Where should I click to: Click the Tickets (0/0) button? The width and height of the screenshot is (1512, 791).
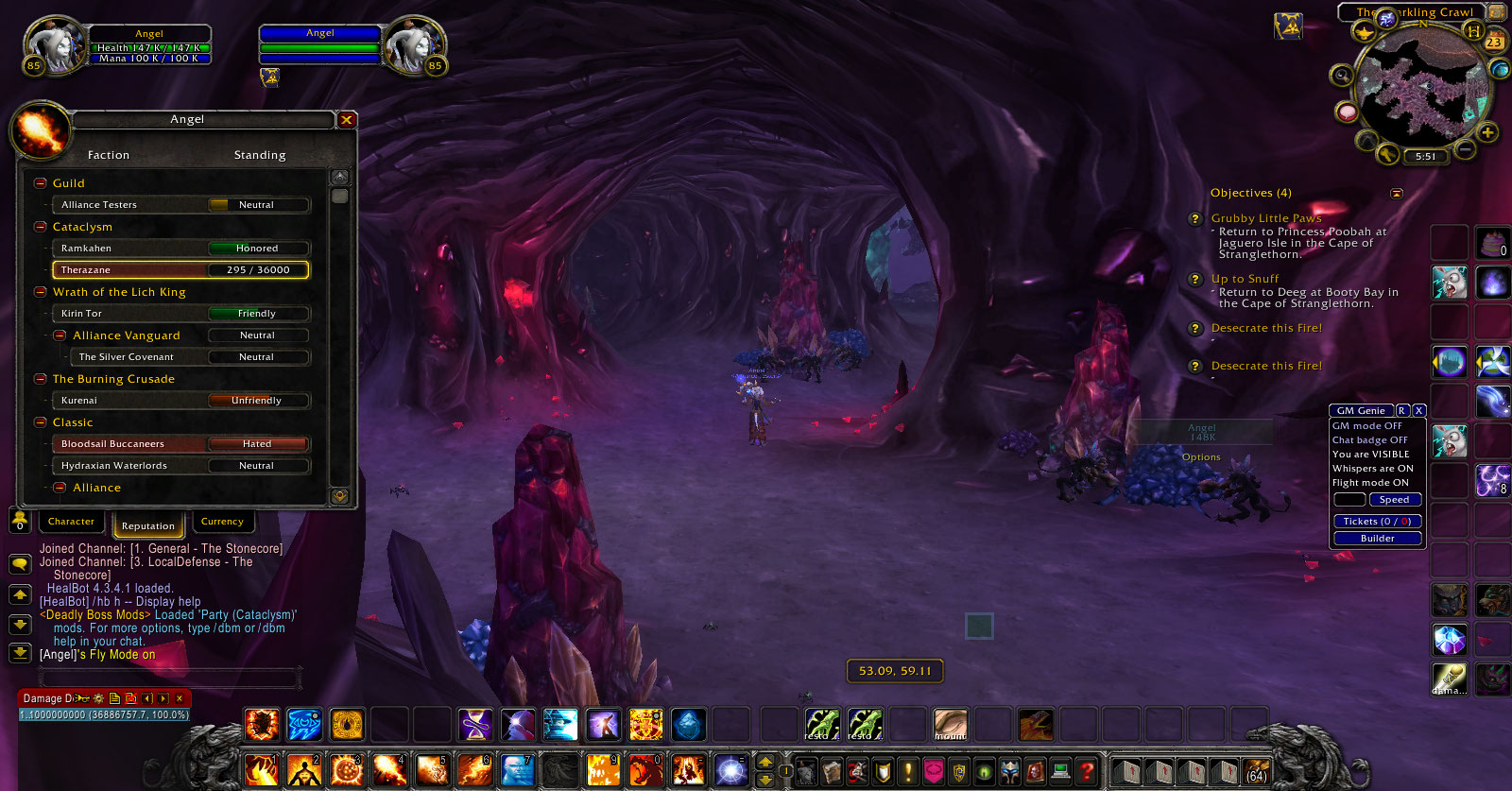[1376, 521]
